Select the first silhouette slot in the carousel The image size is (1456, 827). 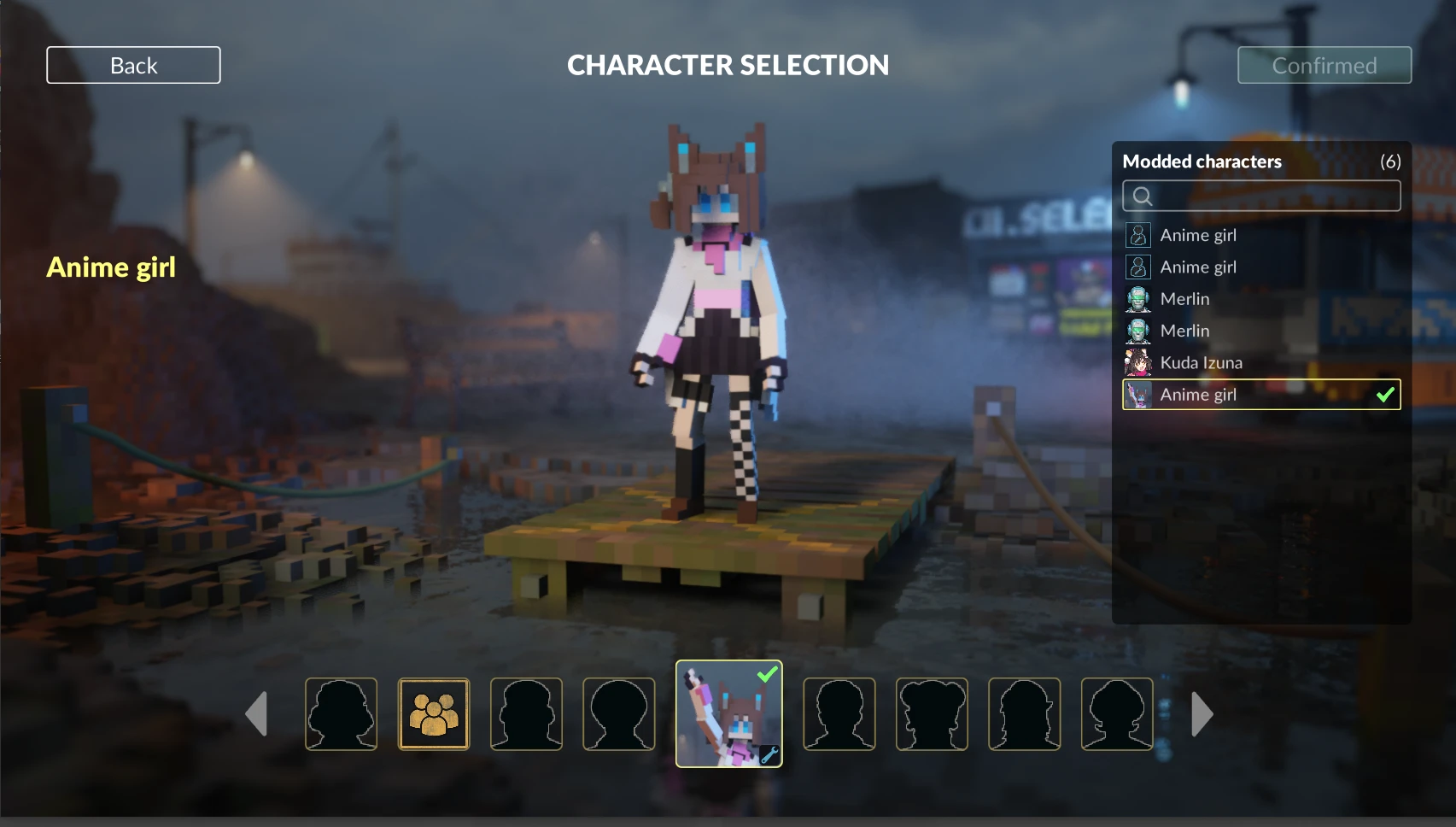click(341, 714)
